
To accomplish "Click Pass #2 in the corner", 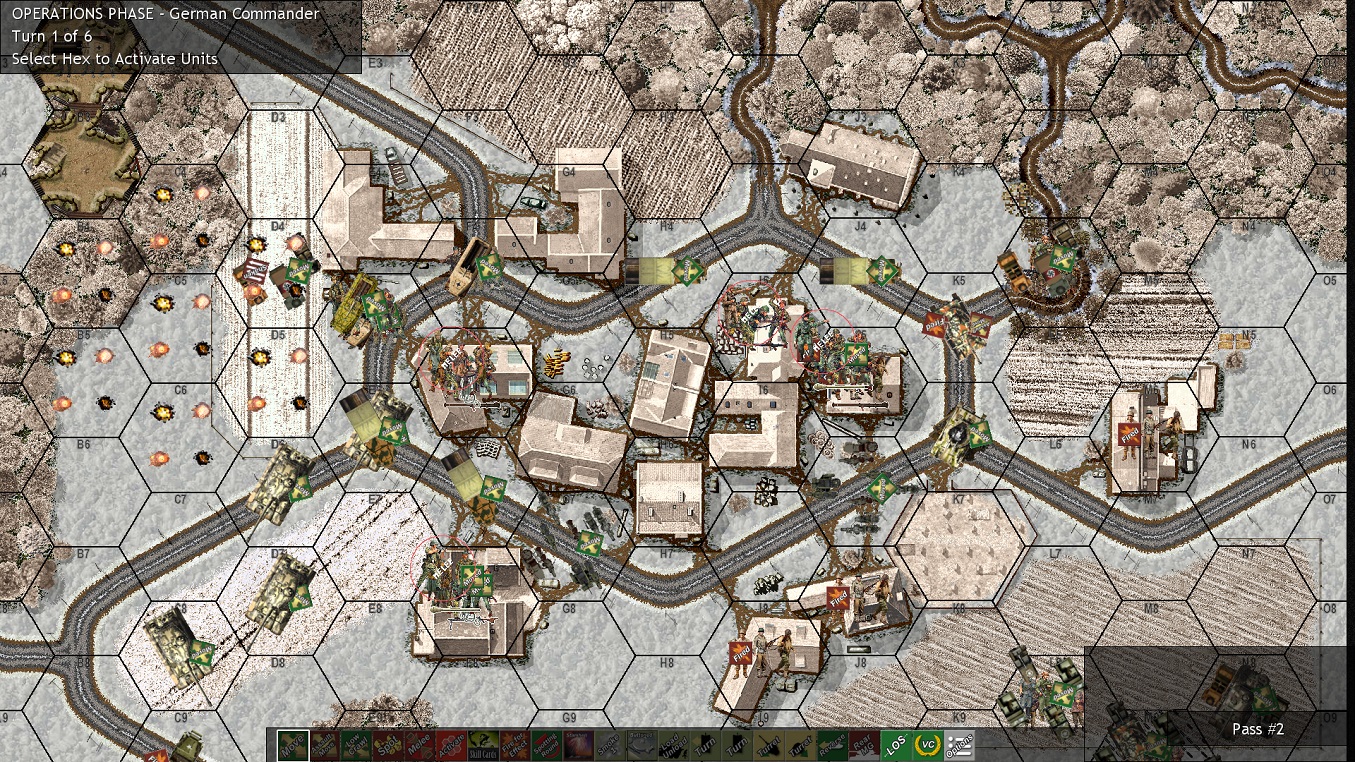I will pyautogui.click(x=1257, y=729).
